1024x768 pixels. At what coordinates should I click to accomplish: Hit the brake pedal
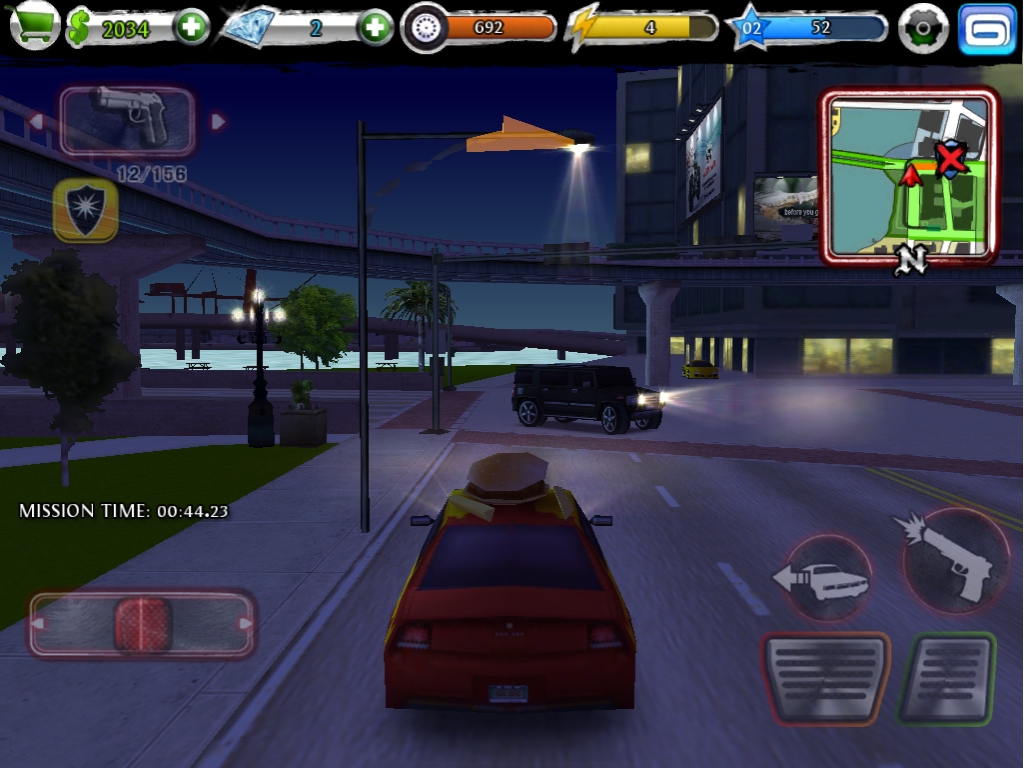(x=825, y=678)
